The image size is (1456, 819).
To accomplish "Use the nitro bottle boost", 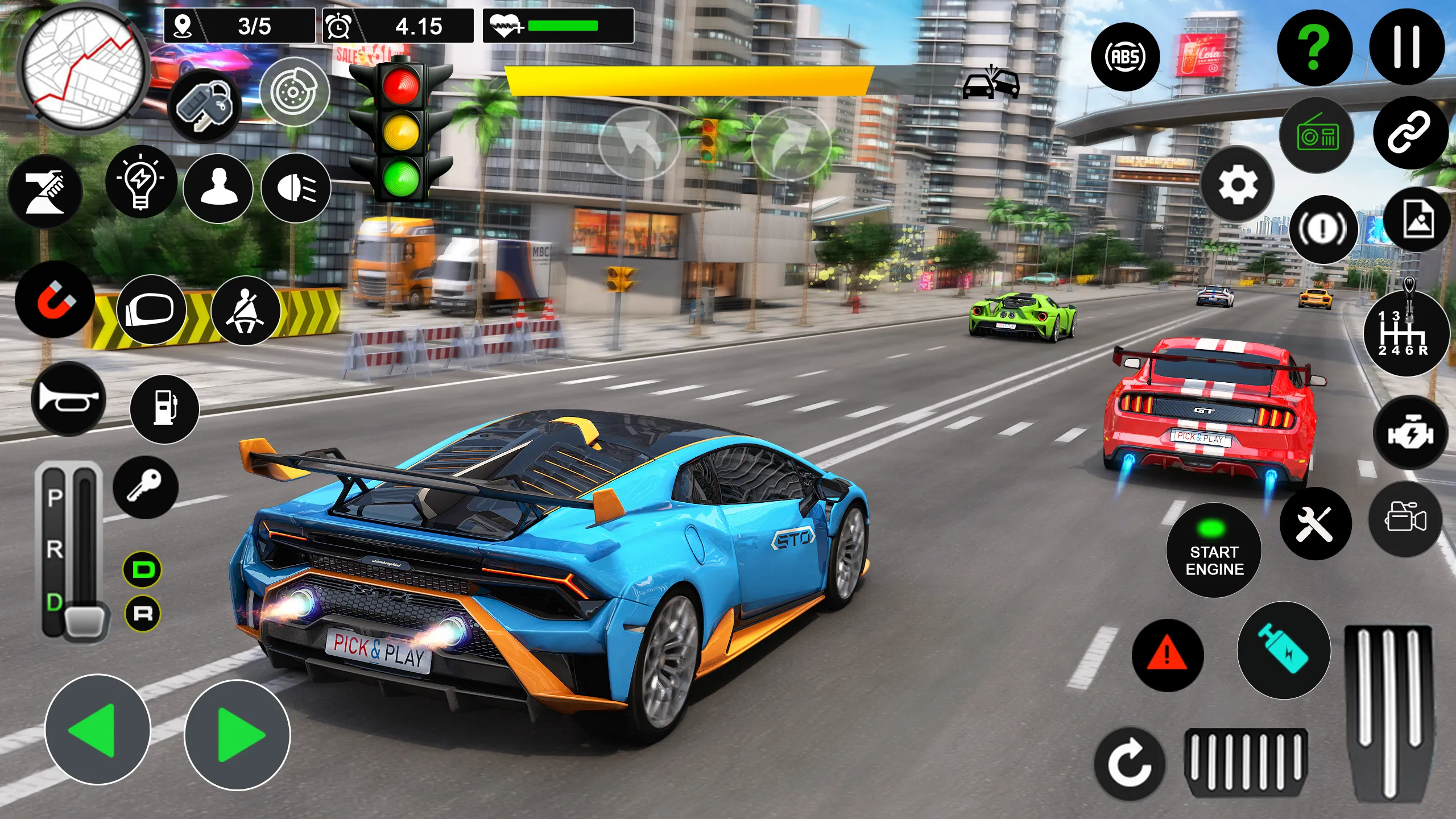I will click(x=1284, y=651).
